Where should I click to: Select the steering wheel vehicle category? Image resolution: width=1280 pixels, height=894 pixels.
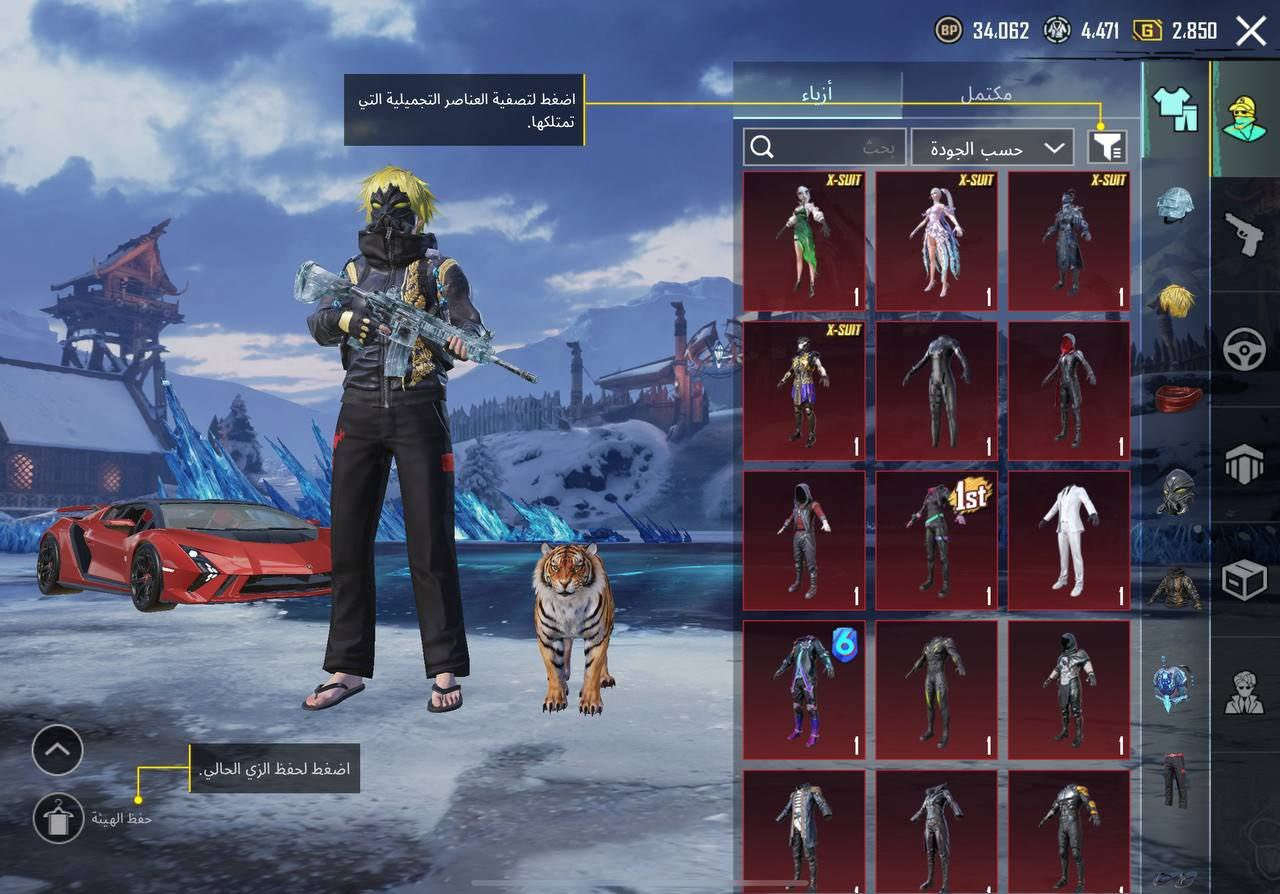(x=1245, y=347)
